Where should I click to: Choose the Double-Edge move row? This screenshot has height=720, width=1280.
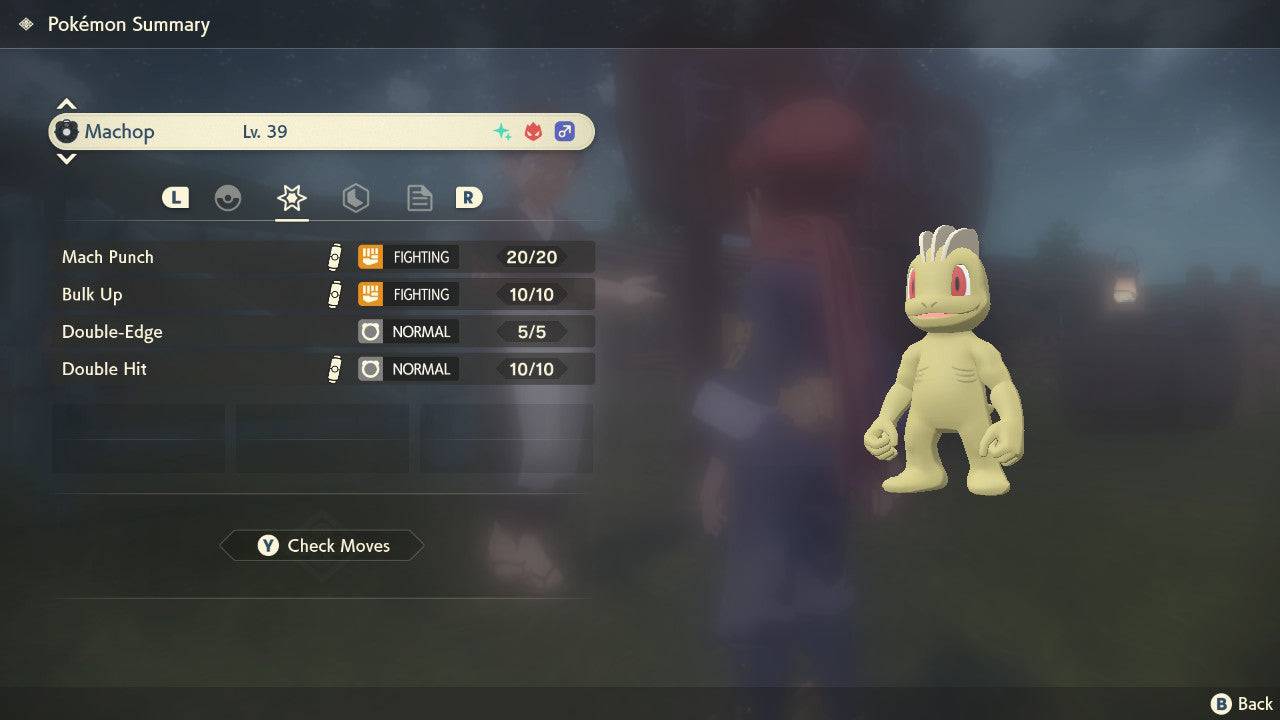point(322,332)
